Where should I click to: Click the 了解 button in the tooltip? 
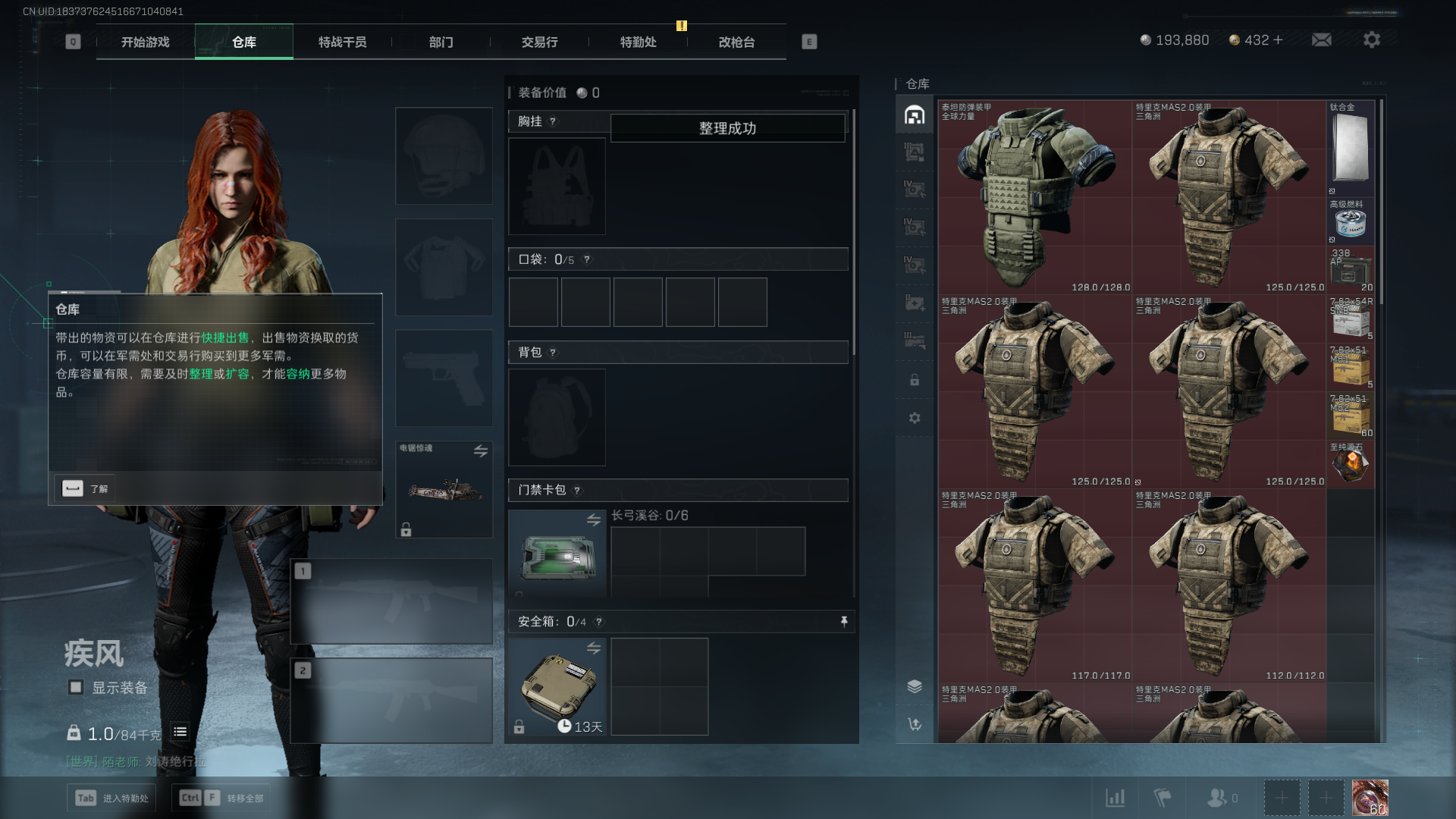85,488
